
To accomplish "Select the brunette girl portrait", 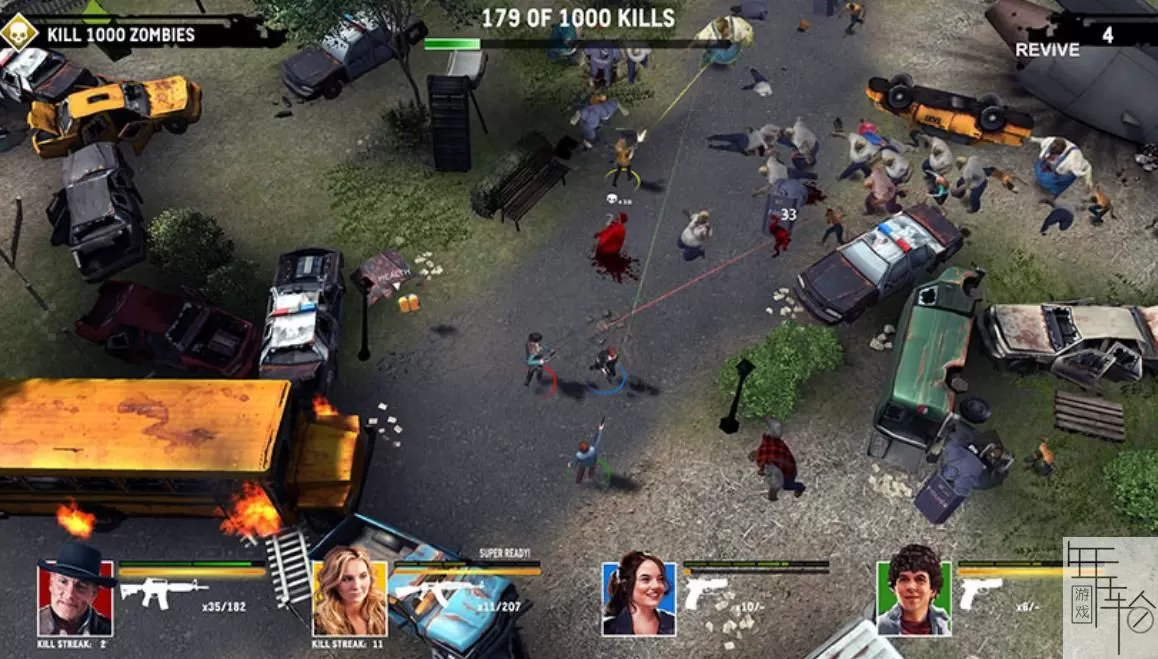I will [x=639, y=598].
